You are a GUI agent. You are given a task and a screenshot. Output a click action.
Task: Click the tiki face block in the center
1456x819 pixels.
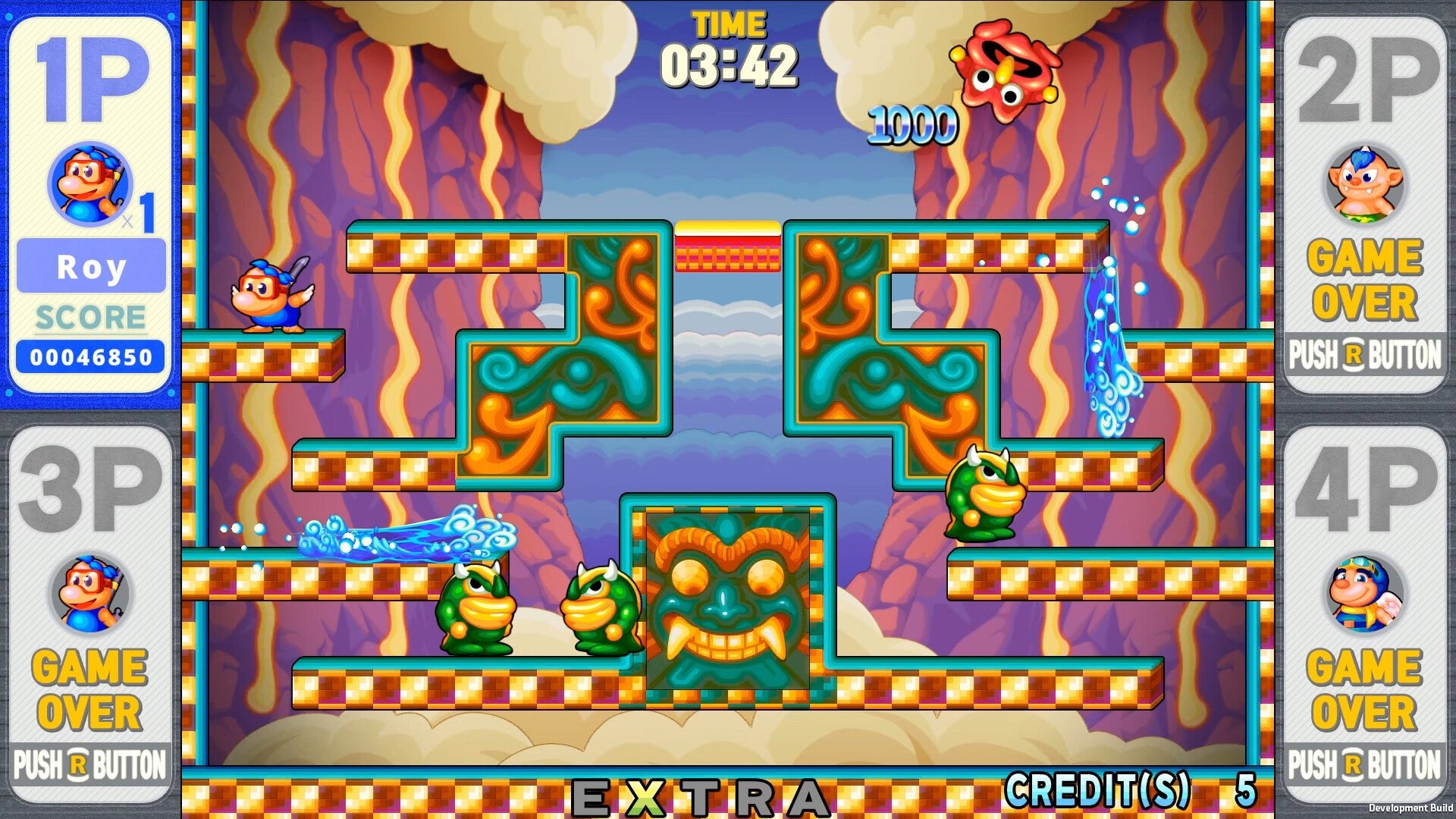click(x=728, y=599)
